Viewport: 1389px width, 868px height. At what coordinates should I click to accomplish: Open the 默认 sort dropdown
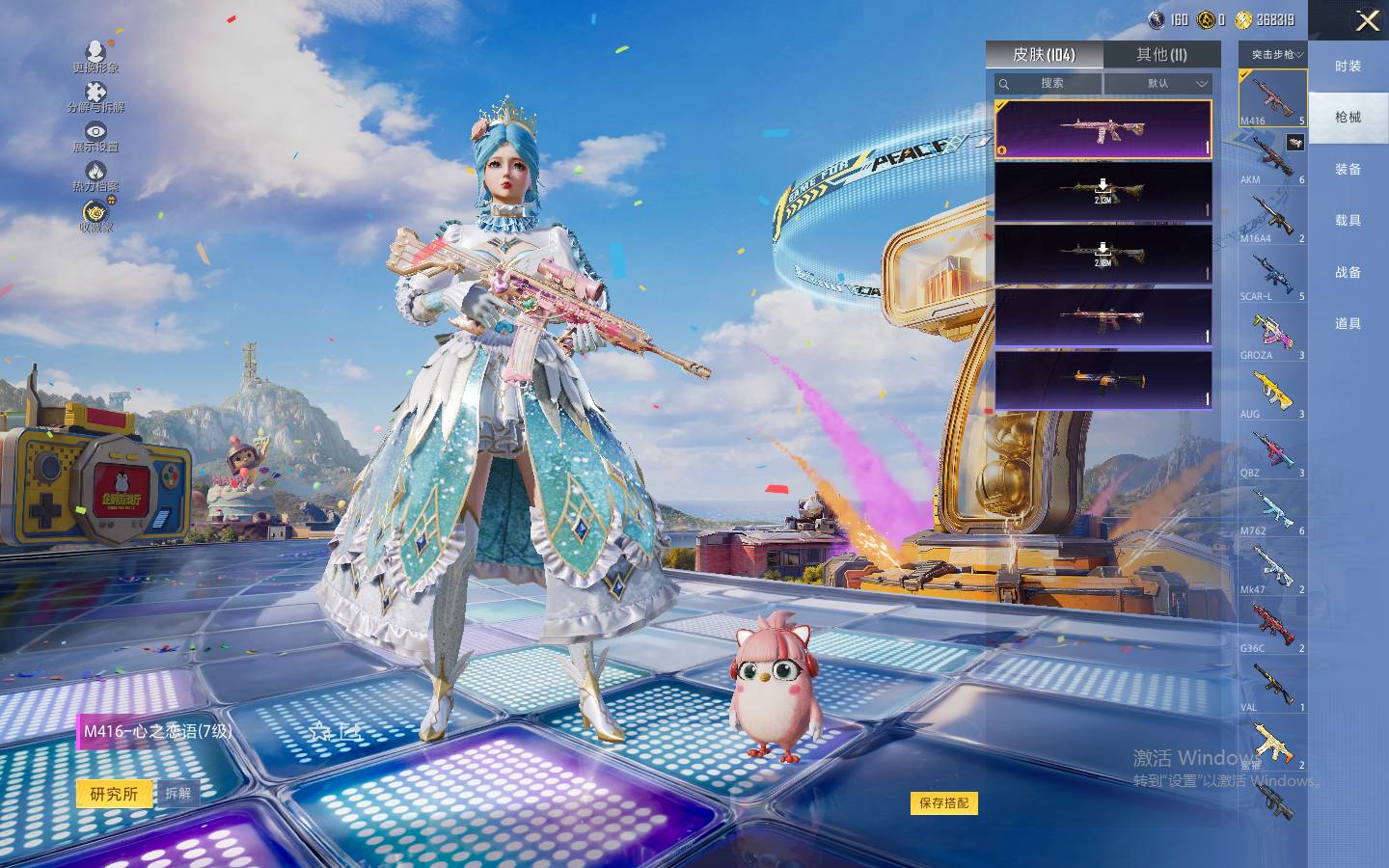coord(1157,84)
